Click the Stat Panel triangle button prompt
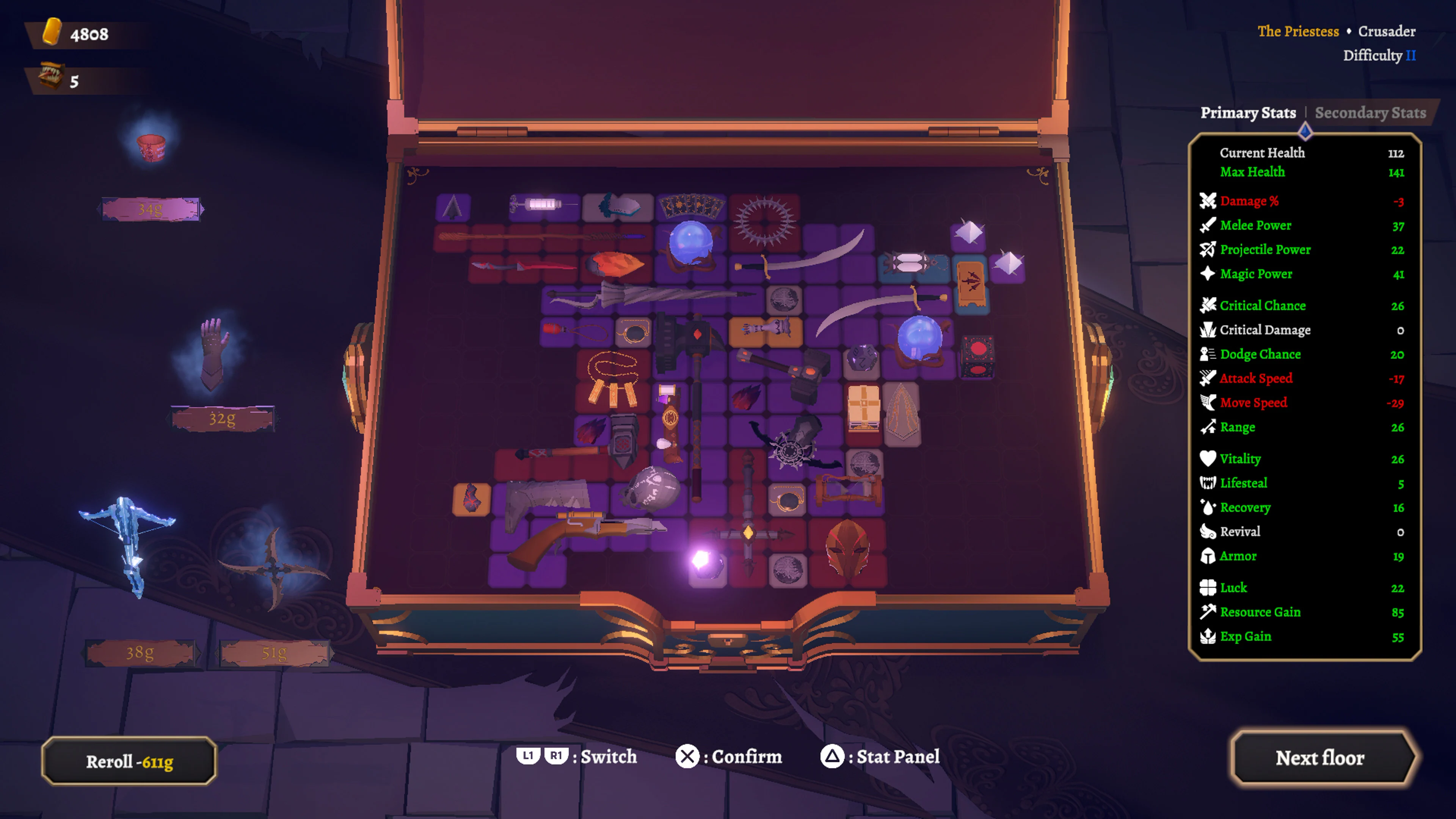Image resolution: width=1456 pixels, height=819 pixels. click(833, 756)
